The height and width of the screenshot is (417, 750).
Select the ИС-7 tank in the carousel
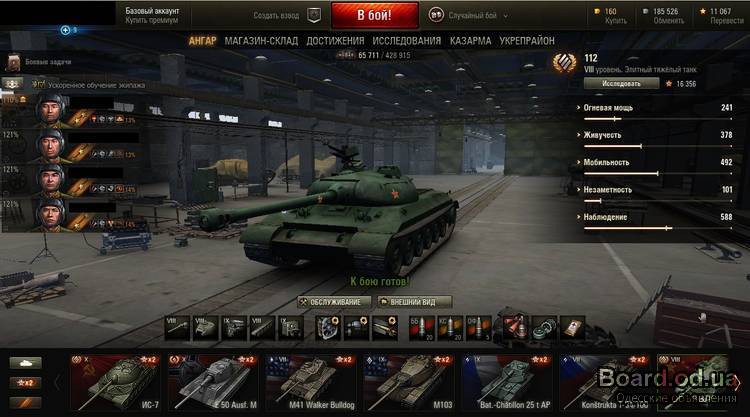click(115, 380)
